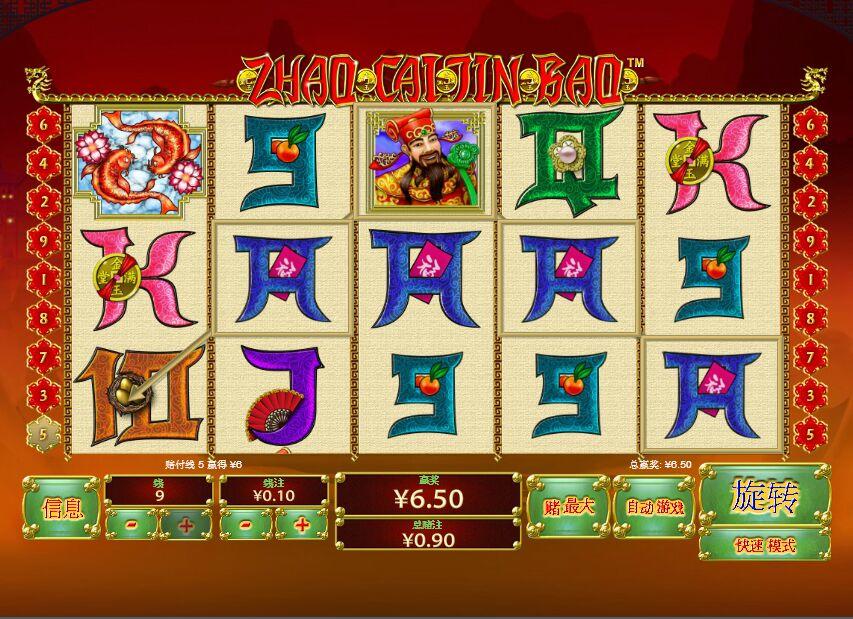Lower the line bet (线注) amount
Screen dimensions: 853x619
tap(247, 524)
